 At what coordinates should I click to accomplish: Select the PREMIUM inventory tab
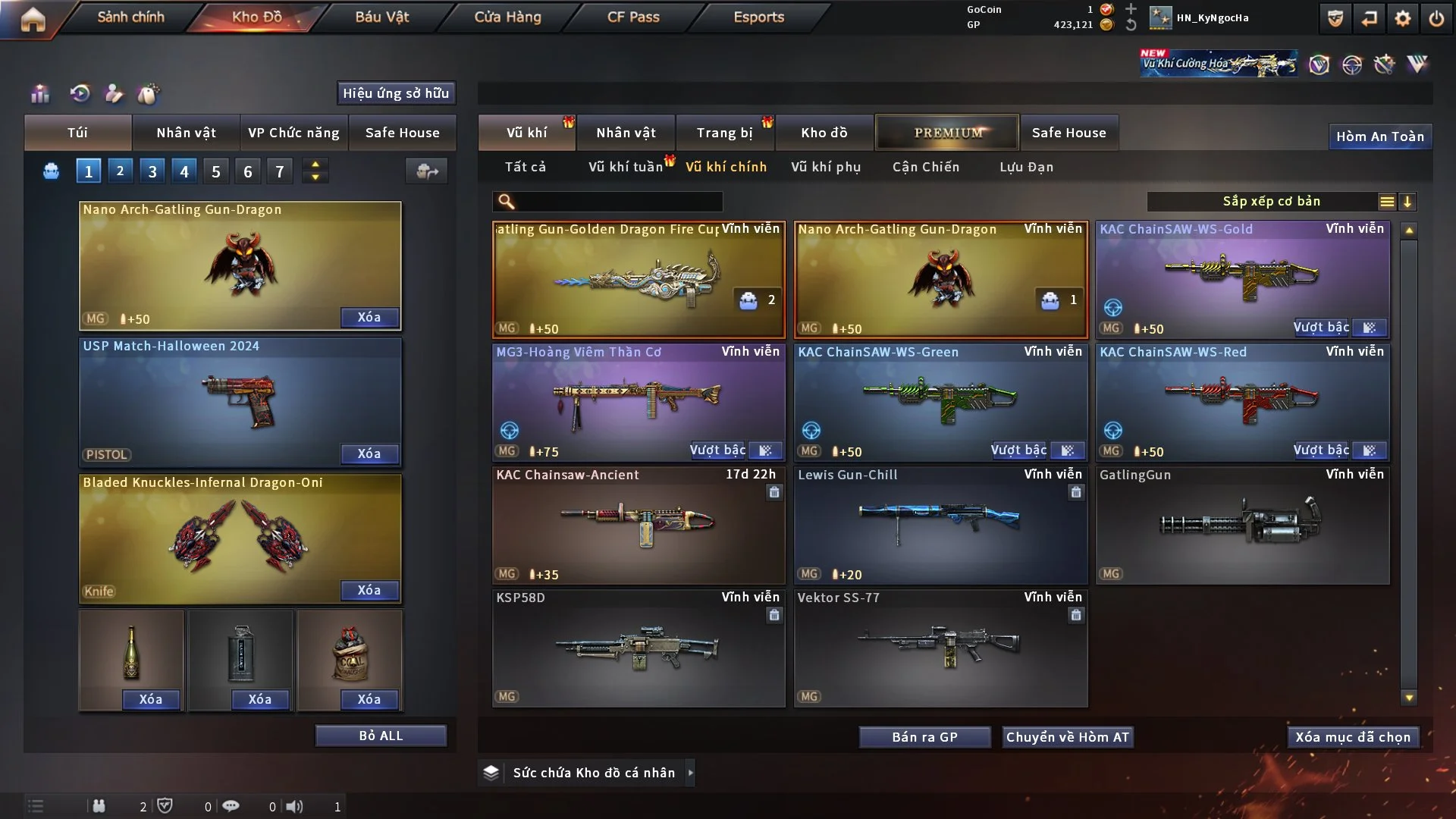click(x=948, y=133)
